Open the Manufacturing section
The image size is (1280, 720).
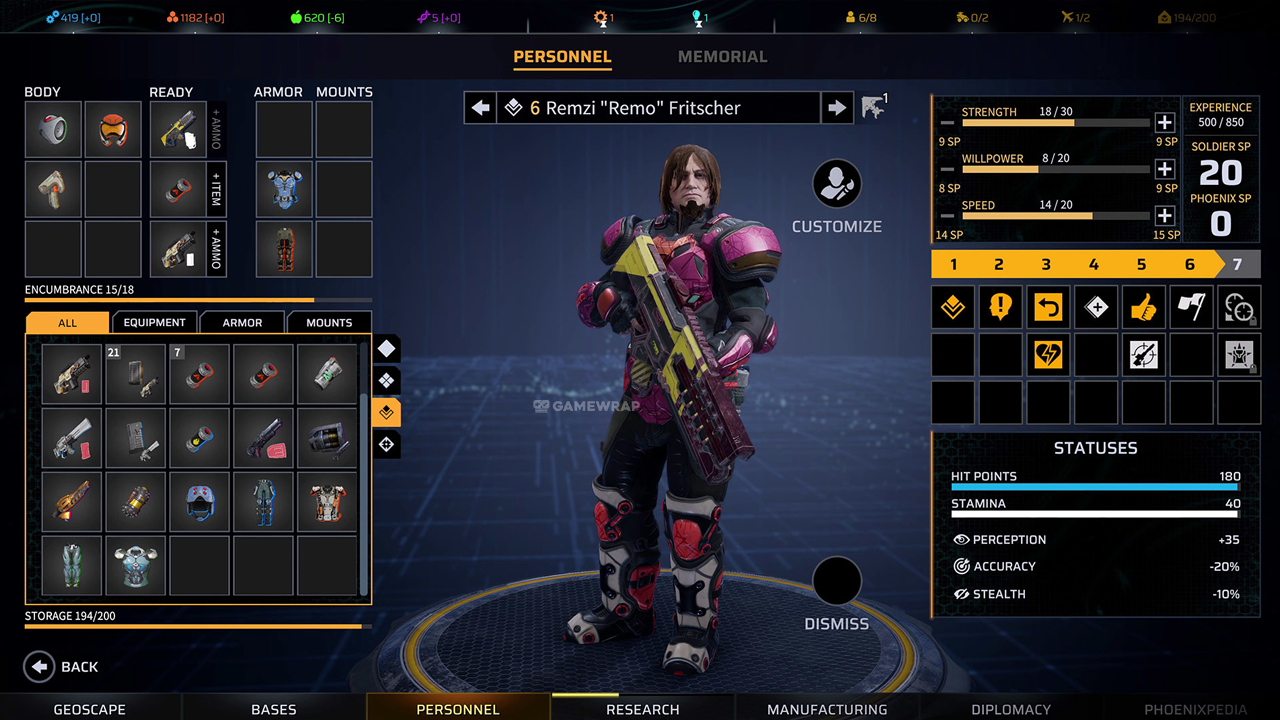pos(827,709)
